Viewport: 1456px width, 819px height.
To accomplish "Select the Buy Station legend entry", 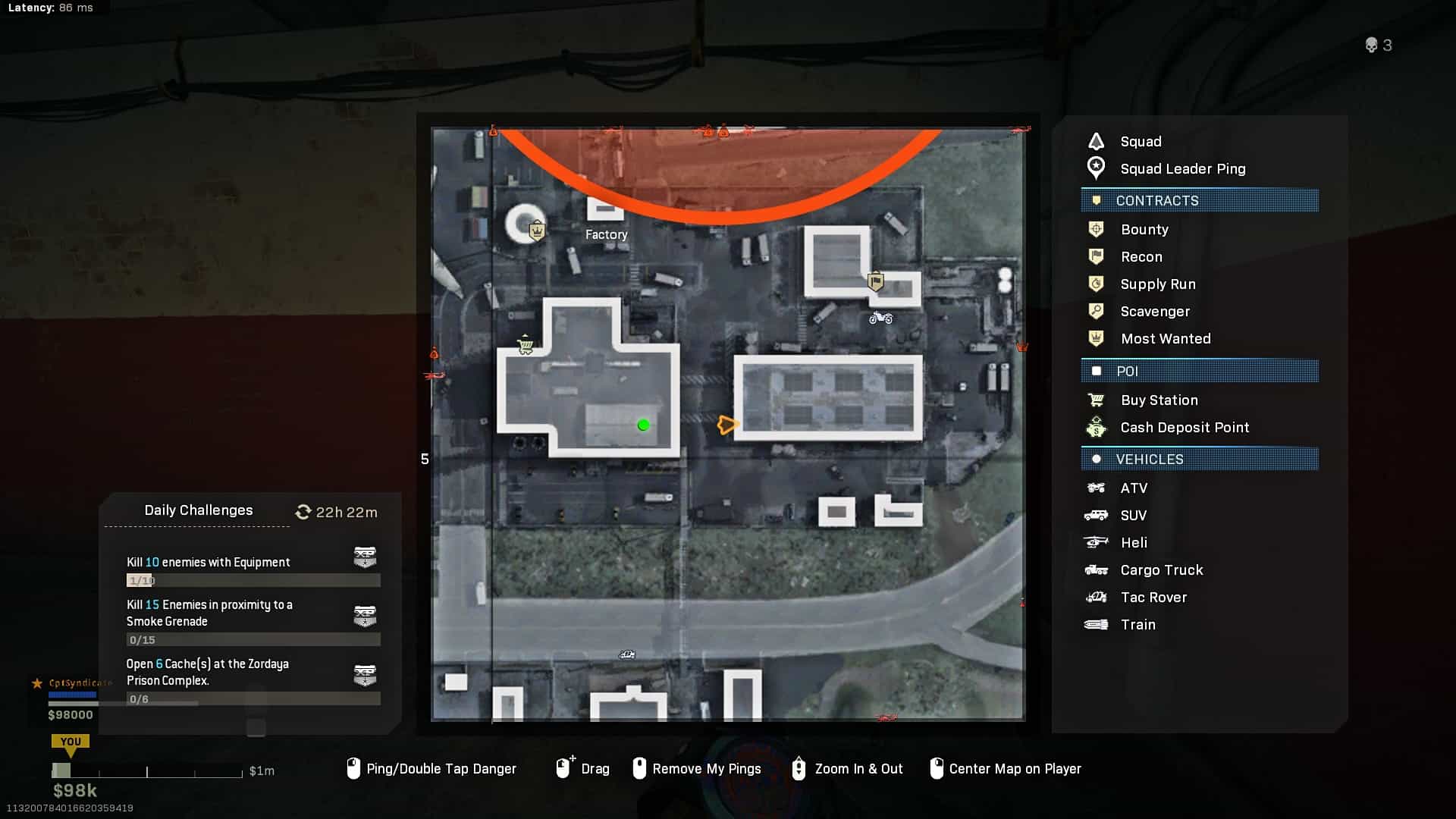I will pos(1159,400).
